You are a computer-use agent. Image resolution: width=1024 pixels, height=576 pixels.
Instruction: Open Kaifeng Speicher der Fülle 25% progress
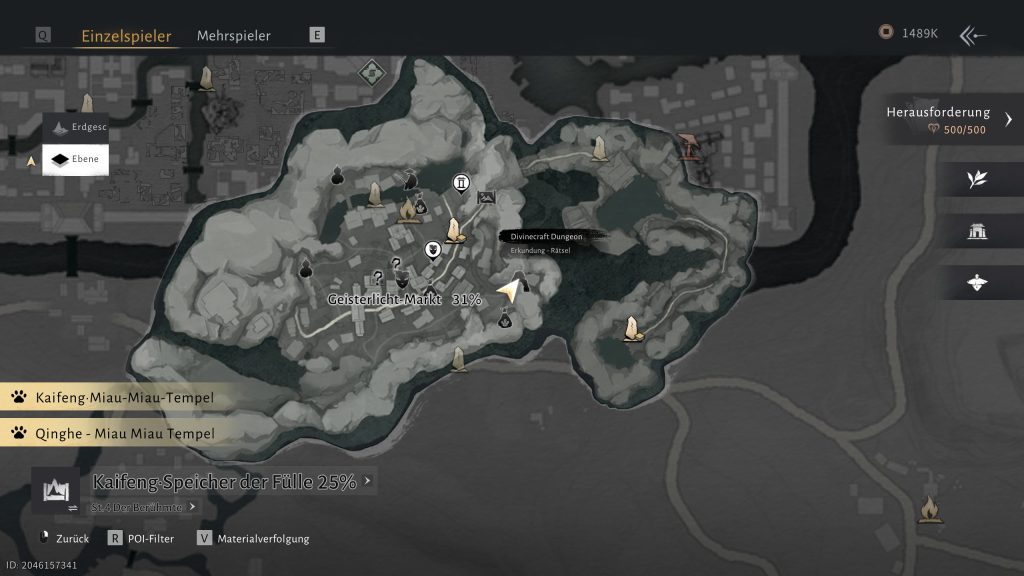click(225, 481)
